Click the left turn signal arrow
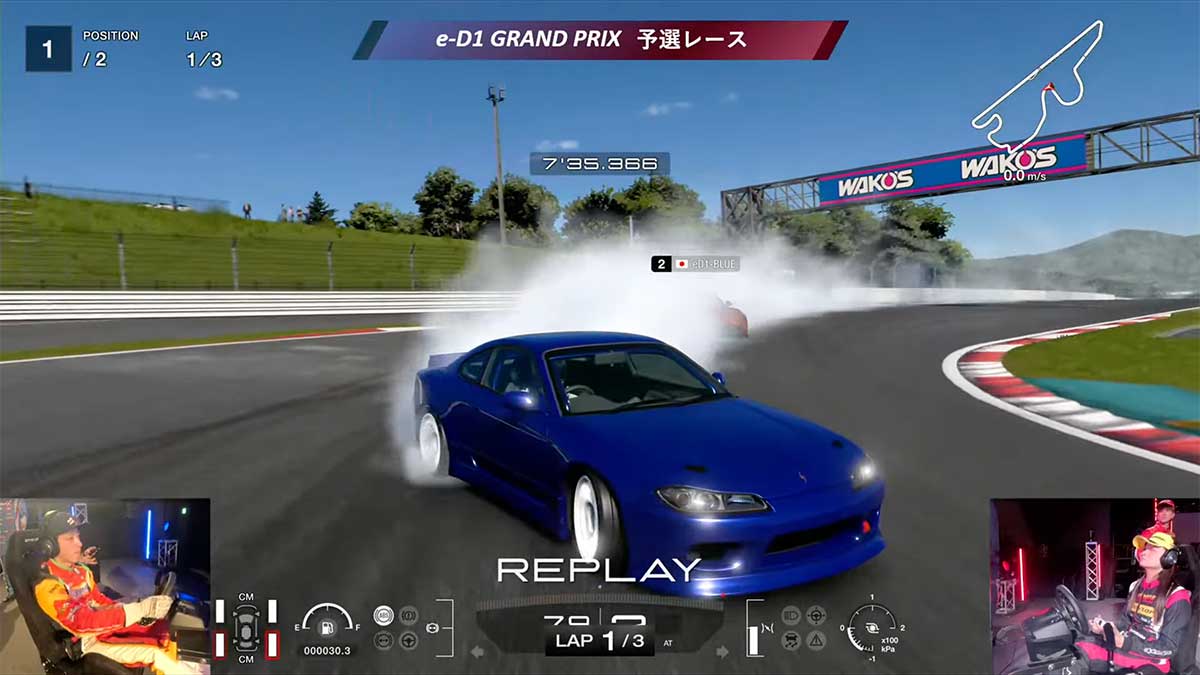 click(477, 652)
